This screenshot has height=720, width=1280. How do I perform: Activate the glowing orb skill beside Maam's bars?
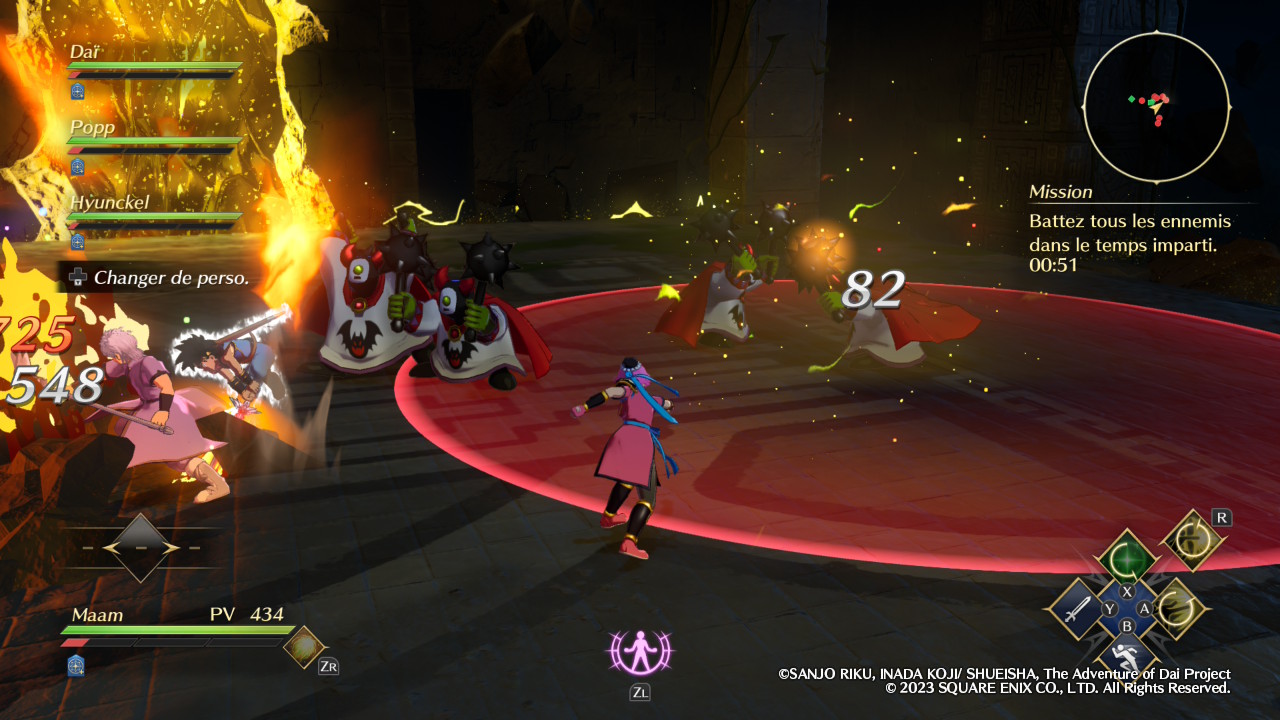tap(303, 646)
